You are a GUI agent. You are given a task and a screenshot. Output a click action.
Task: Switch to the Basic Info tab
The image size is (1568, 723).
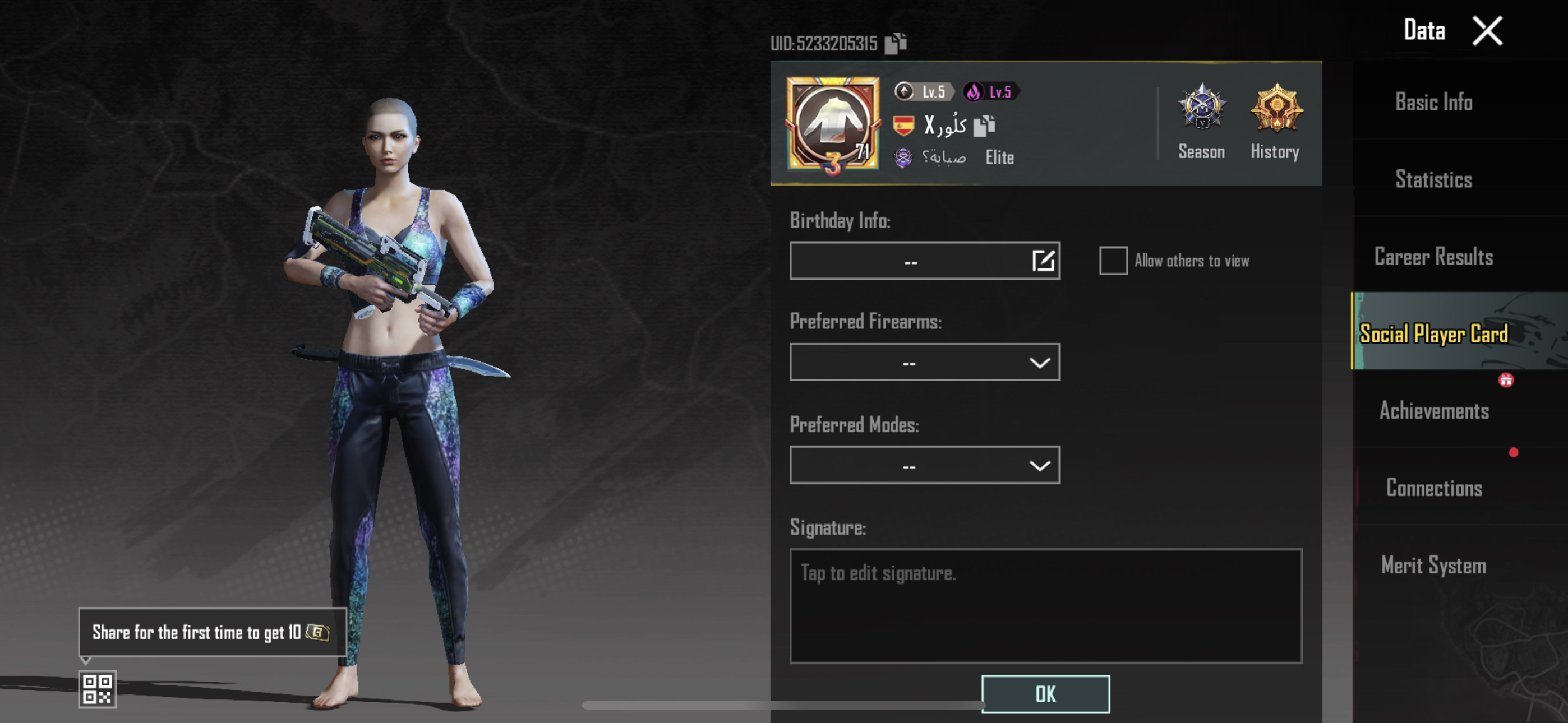(x=1433, y=102)
